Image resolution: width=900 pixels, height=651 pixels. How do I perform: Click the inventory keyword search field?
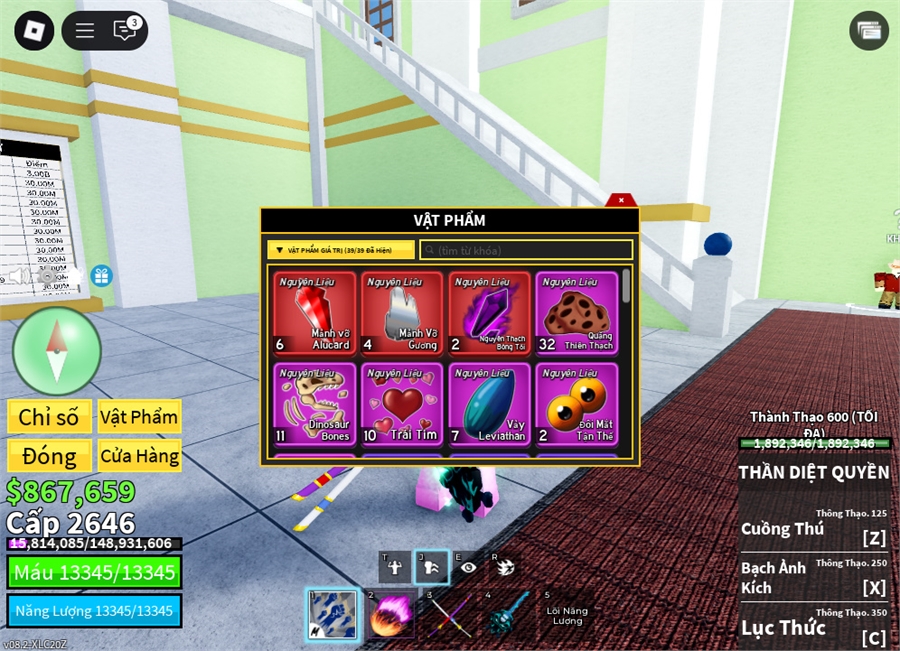click(526, 250)
